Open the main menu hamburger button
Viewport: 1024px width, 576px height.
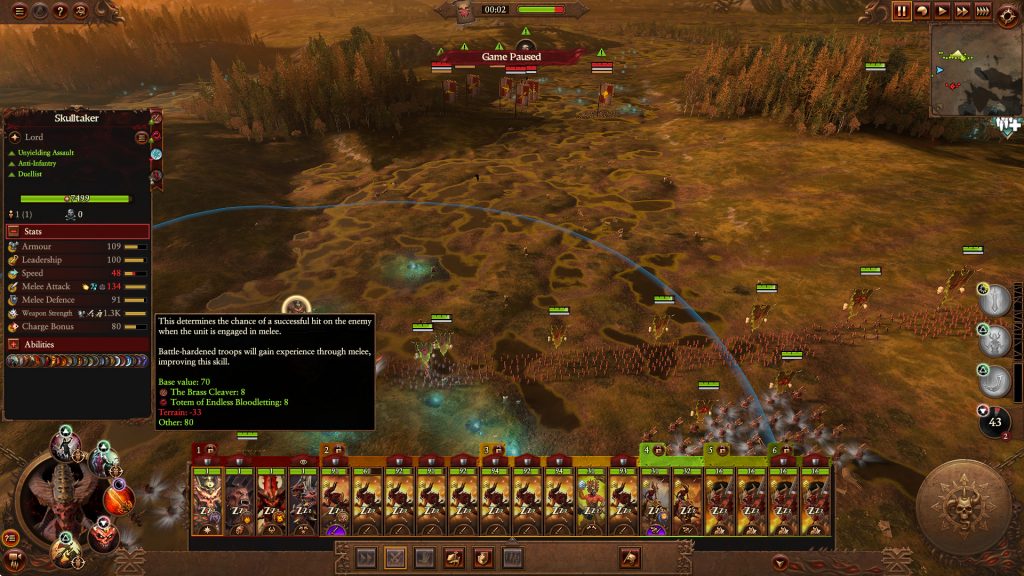point(19,11)
